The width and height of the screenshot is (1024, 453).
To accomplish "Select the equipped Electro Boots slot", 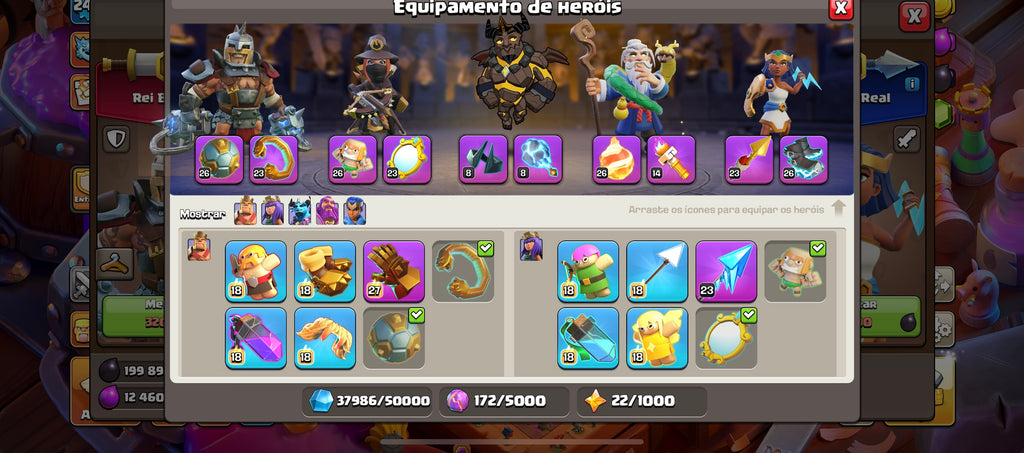I will click(804, 160).
